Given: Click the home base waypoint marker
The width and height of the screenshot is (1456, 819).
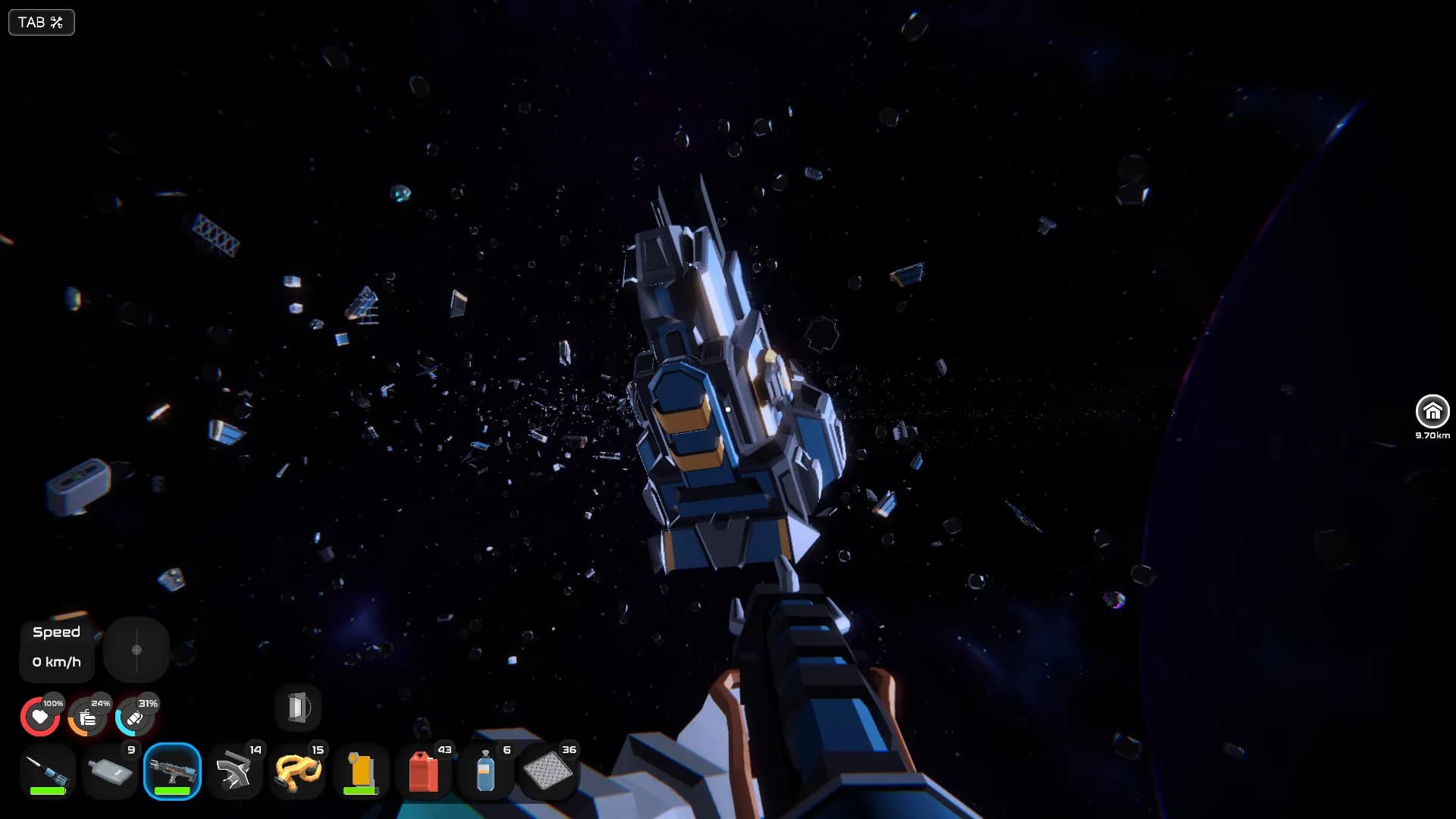Looking at the screenshot, I should coord(1432,412).
